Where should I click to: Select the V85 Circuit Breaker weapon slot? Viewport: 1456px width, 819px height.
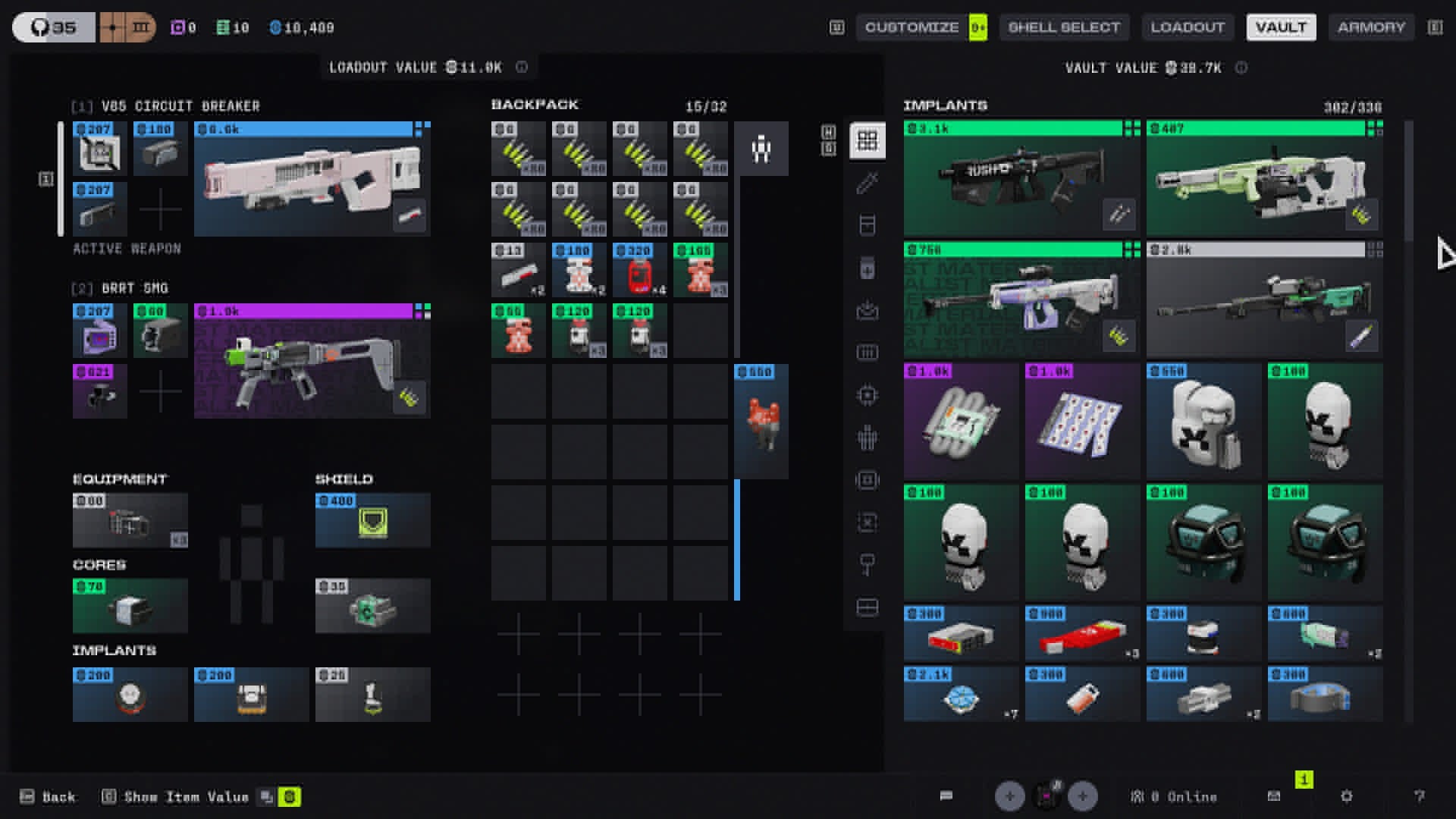[x=312, y=180]
